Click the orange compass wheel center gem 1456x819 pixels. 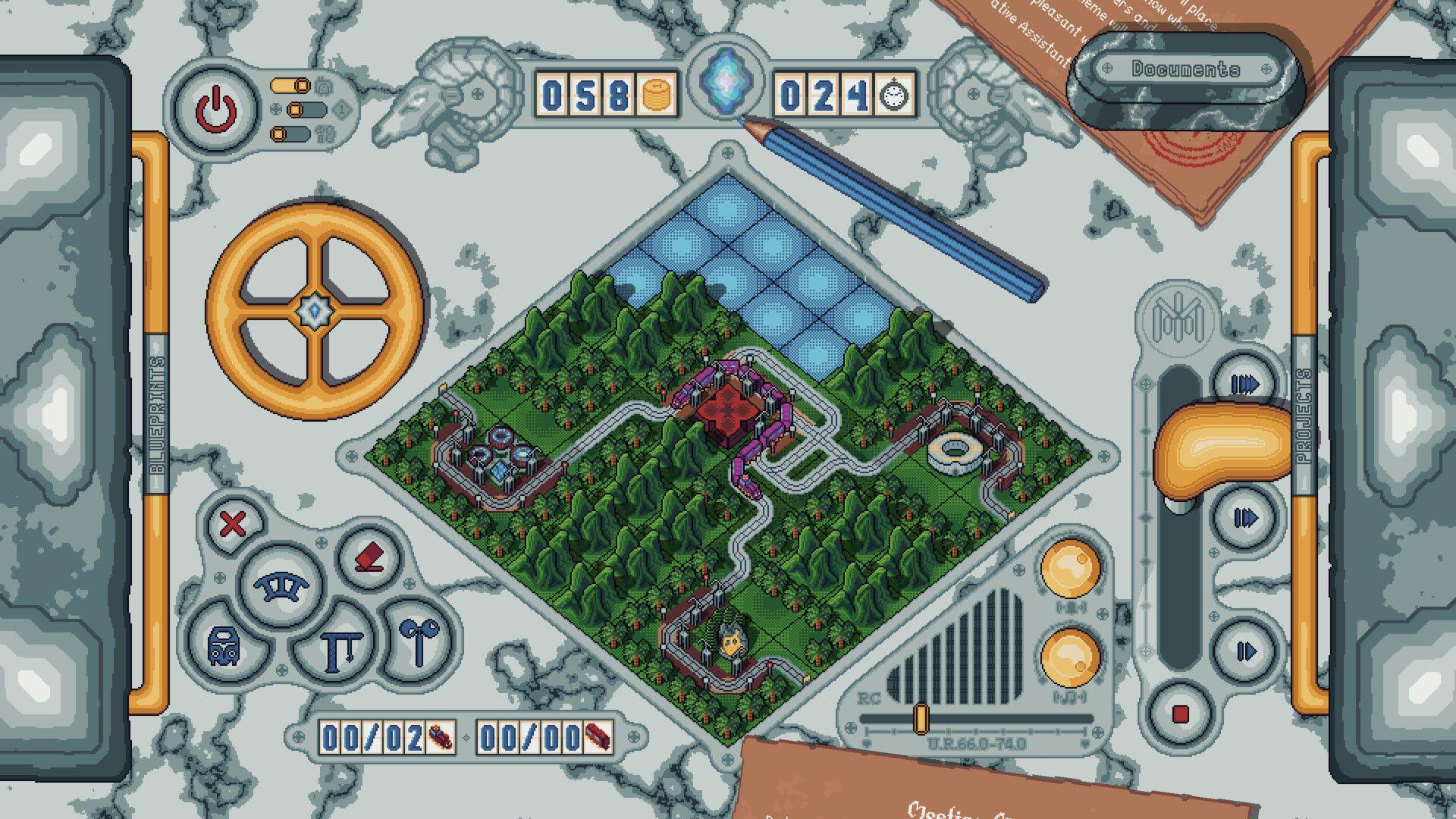[x=312, y=309]
